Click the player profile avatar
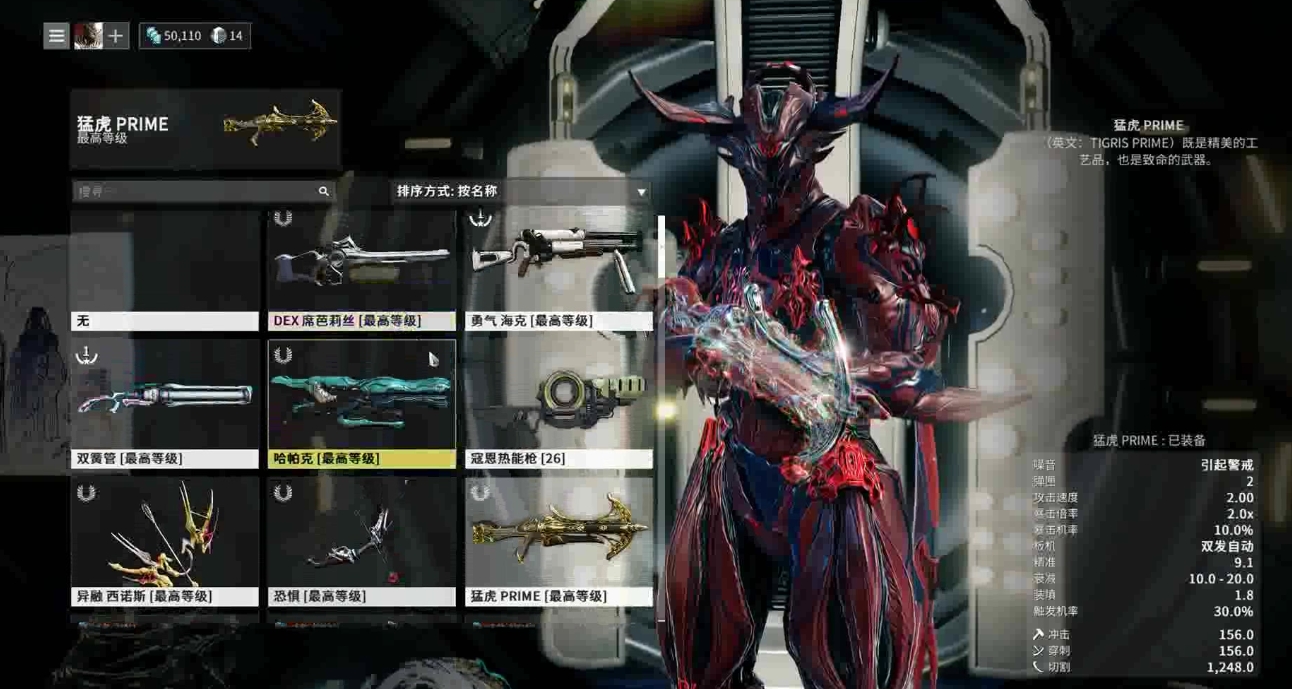This screenshot has width=1292, height=689. [x=88, y=36]
